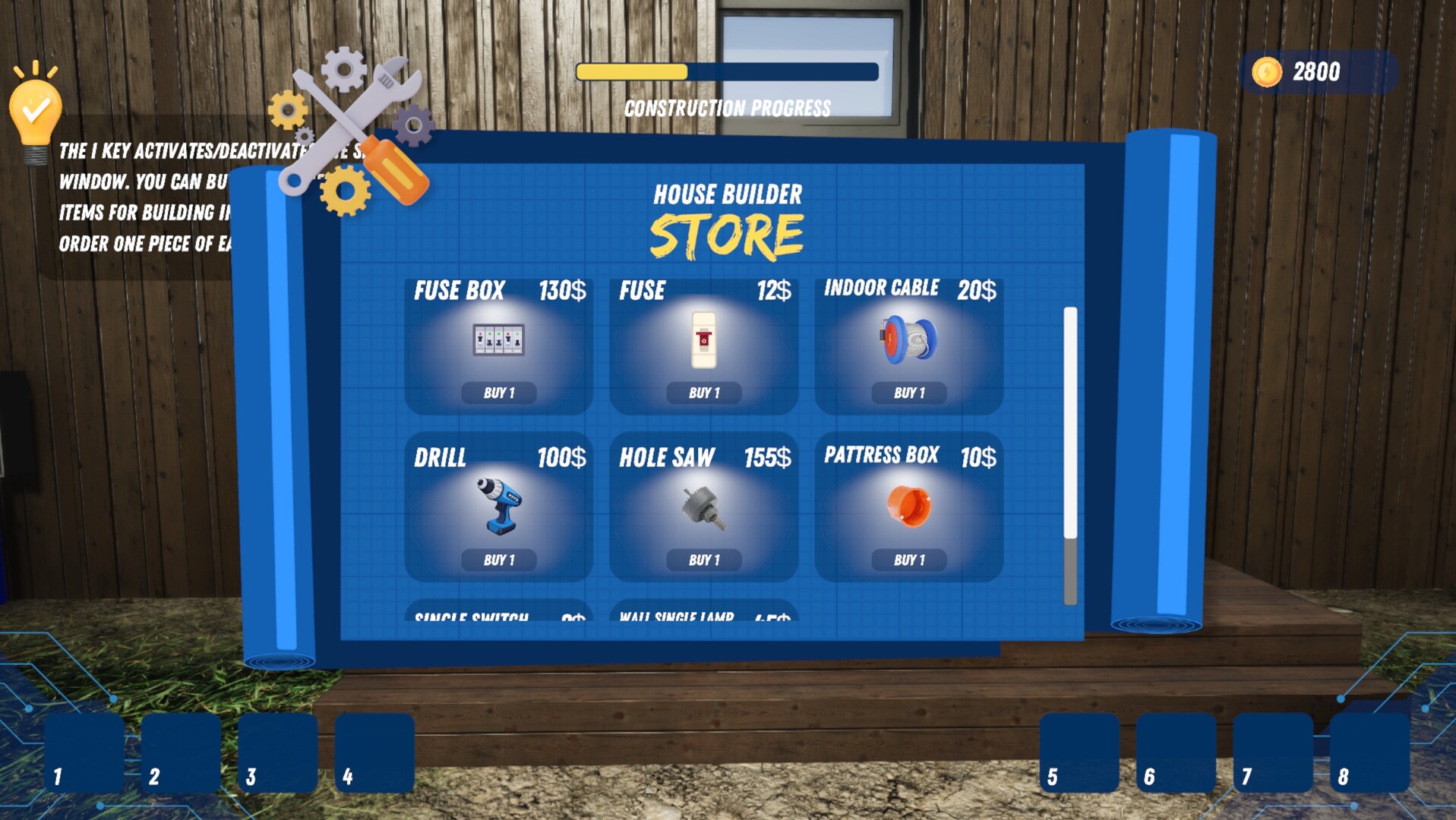
Task: Purchase one Pattress Box
Action: click(x=908, y=560)
